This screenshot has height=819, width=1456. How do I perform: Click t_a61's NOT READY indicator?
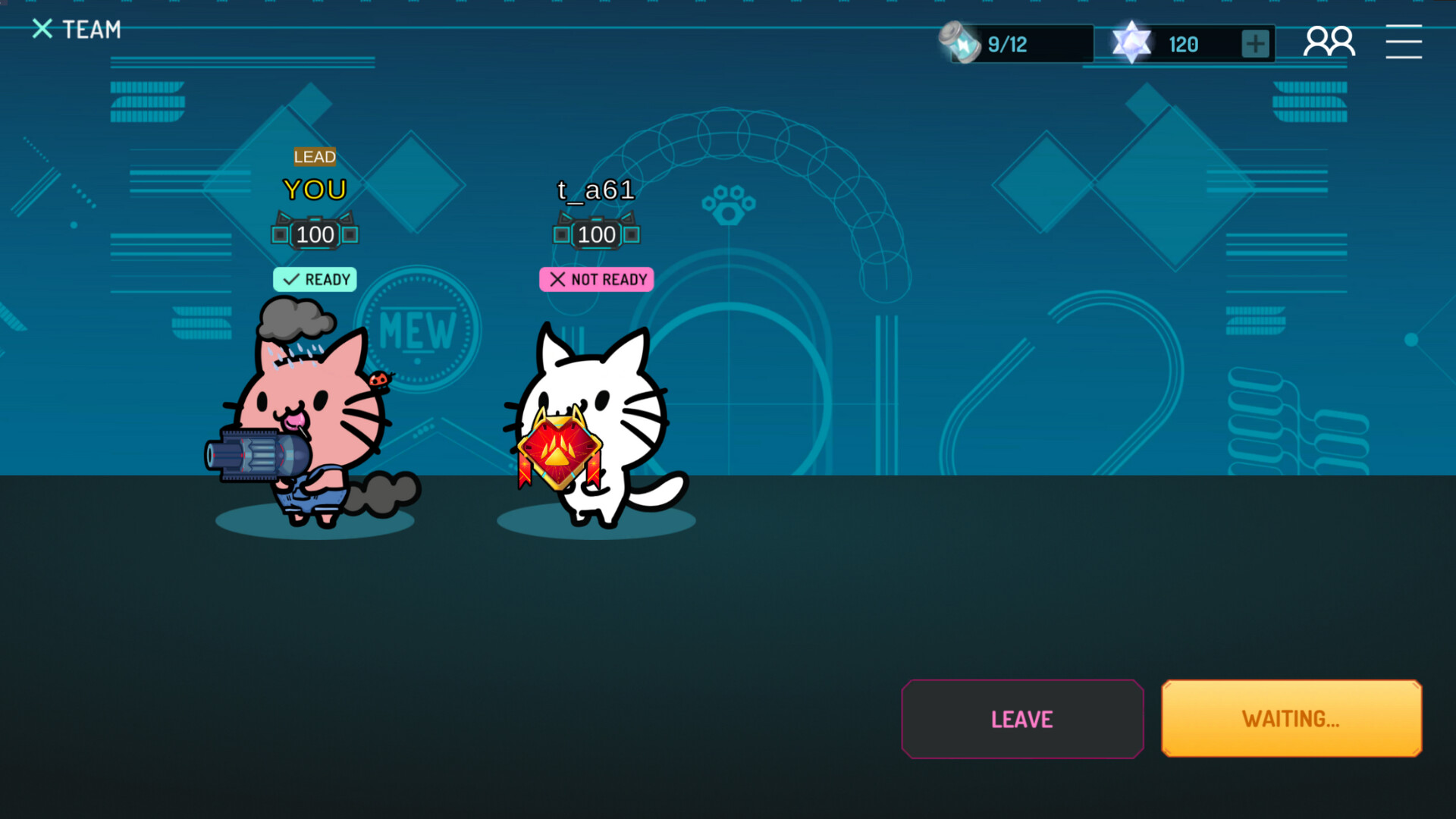coord(597,280)
